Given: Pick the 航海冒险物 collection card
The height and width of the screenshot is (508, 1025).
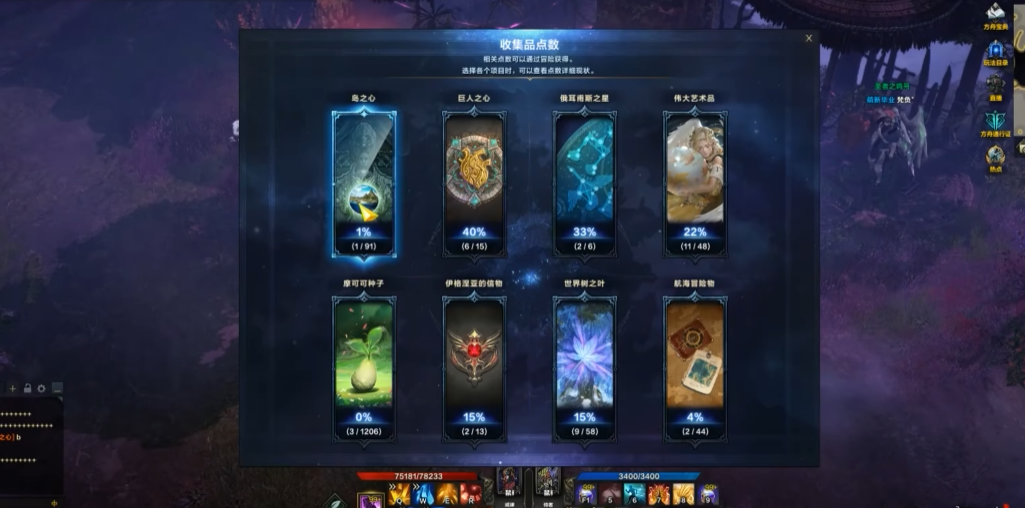Looking at the screenshot, I should (695, 367).
